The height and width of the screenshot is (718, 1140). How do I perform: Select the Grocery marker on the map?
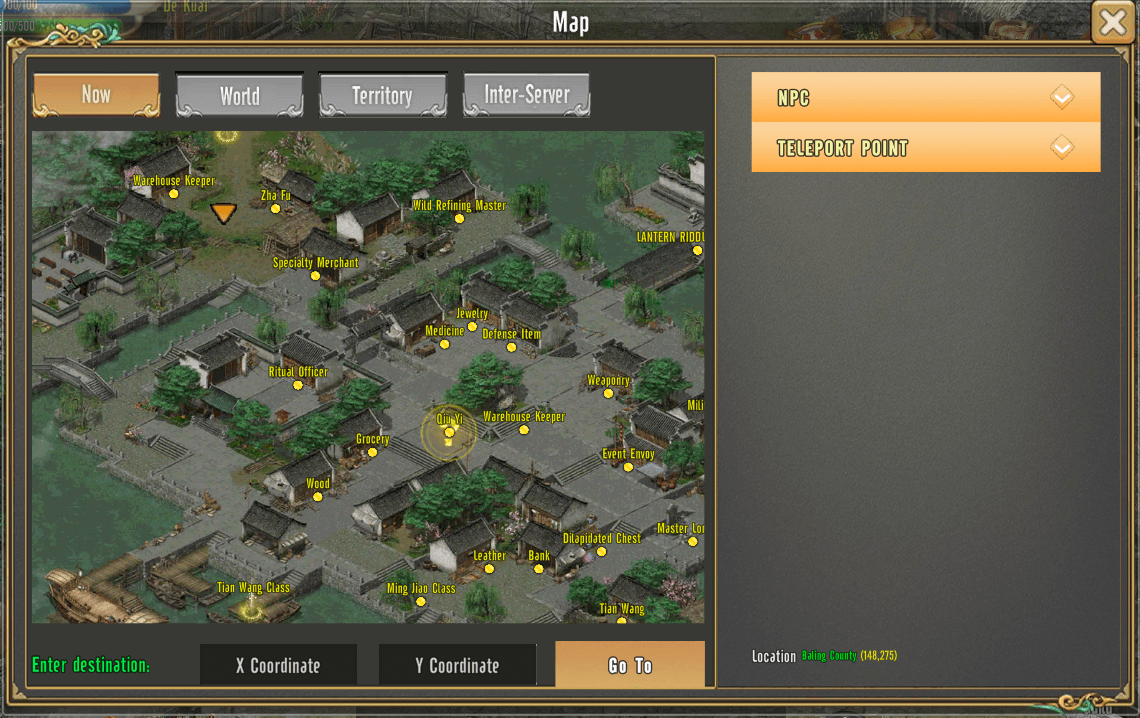tap(372, 452)
